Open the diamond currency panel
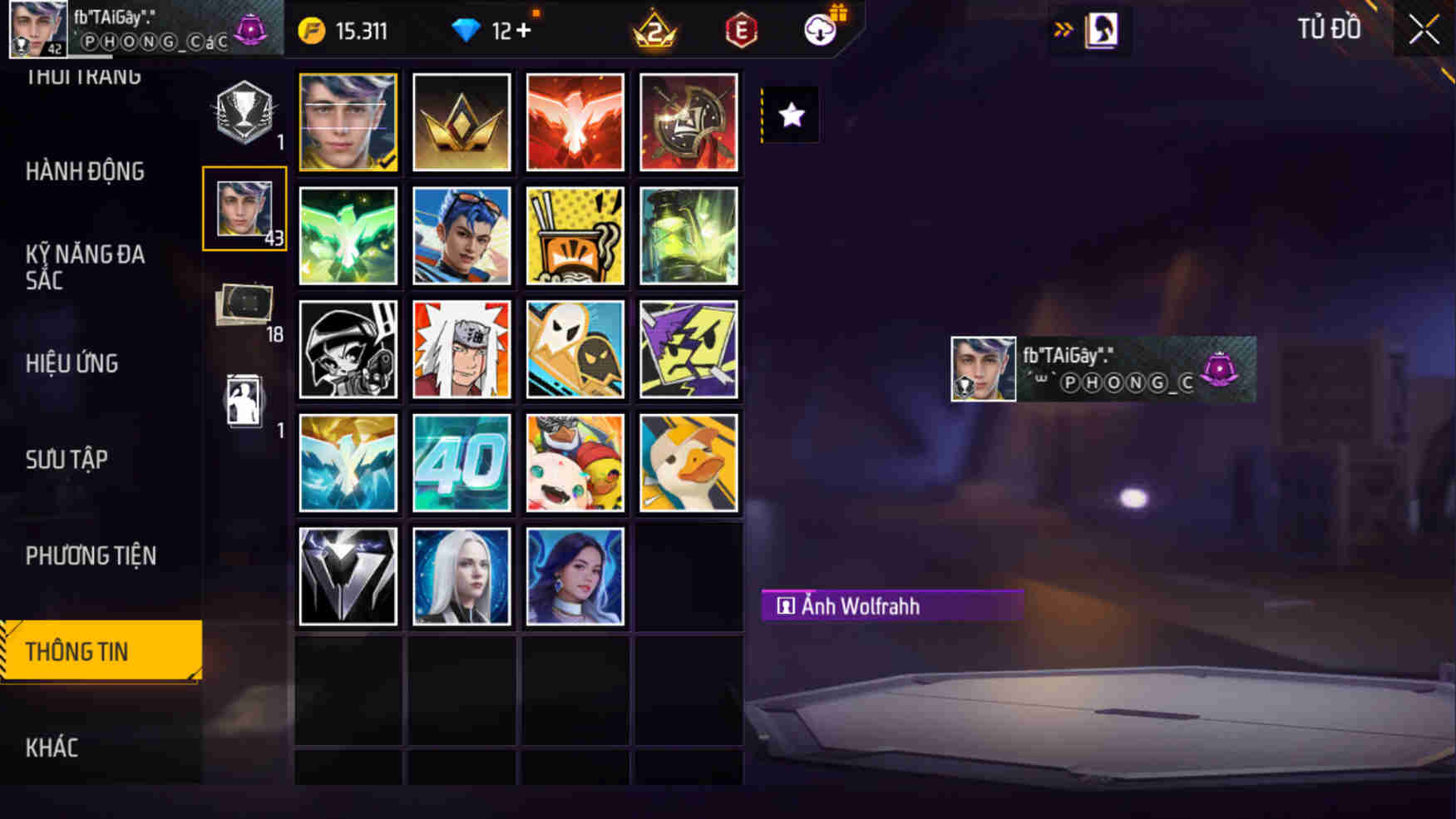 [x=471, y=30]
